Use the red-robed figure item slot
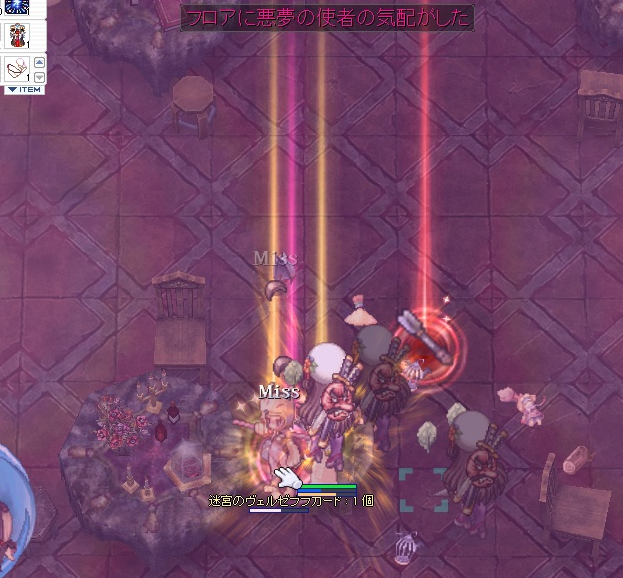This screenshot has height=578, width=623. [x=16, y=35]
